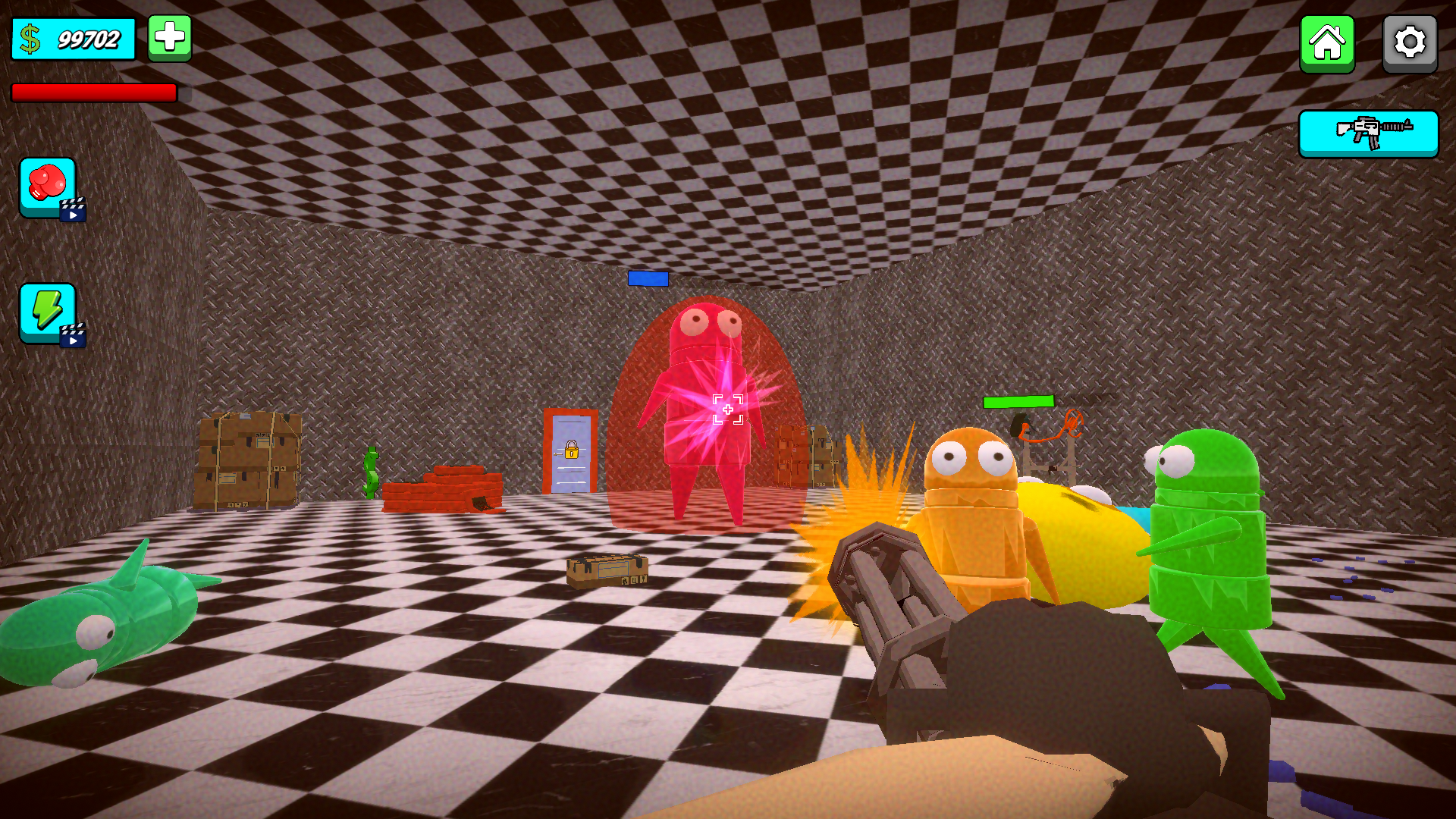Viewport: 1456px width, 819px height.
Task: Click the green health bar above the turret
Action: pos(1019,402)
